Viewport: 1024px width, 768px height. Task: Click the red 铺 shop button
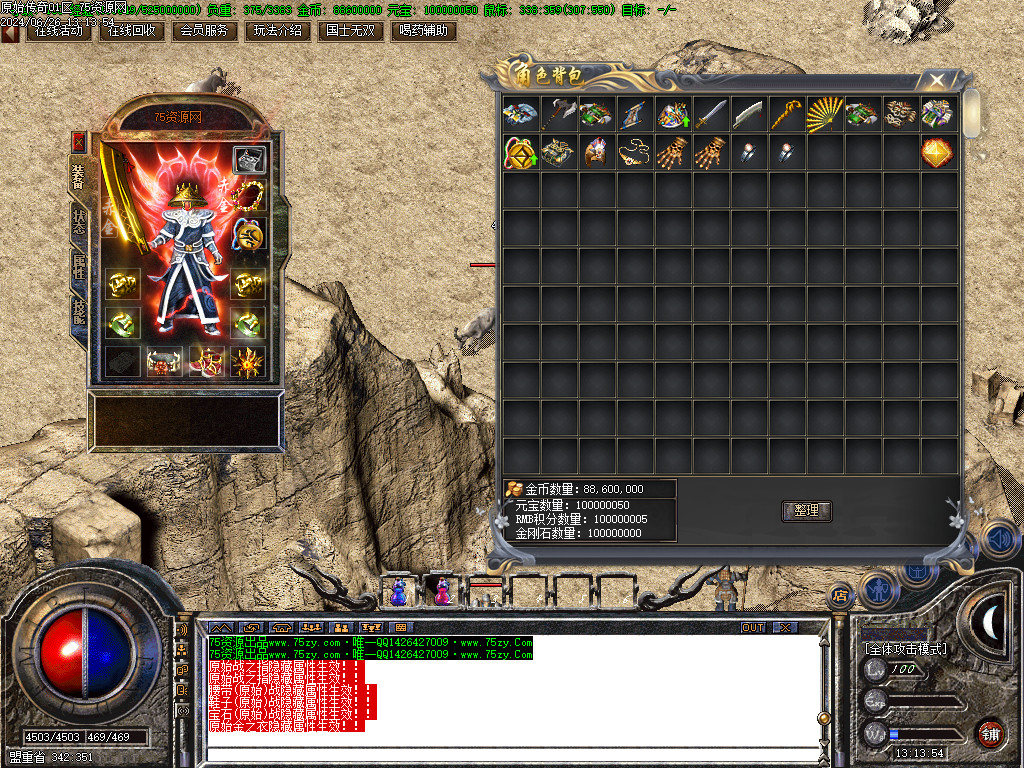990,733
